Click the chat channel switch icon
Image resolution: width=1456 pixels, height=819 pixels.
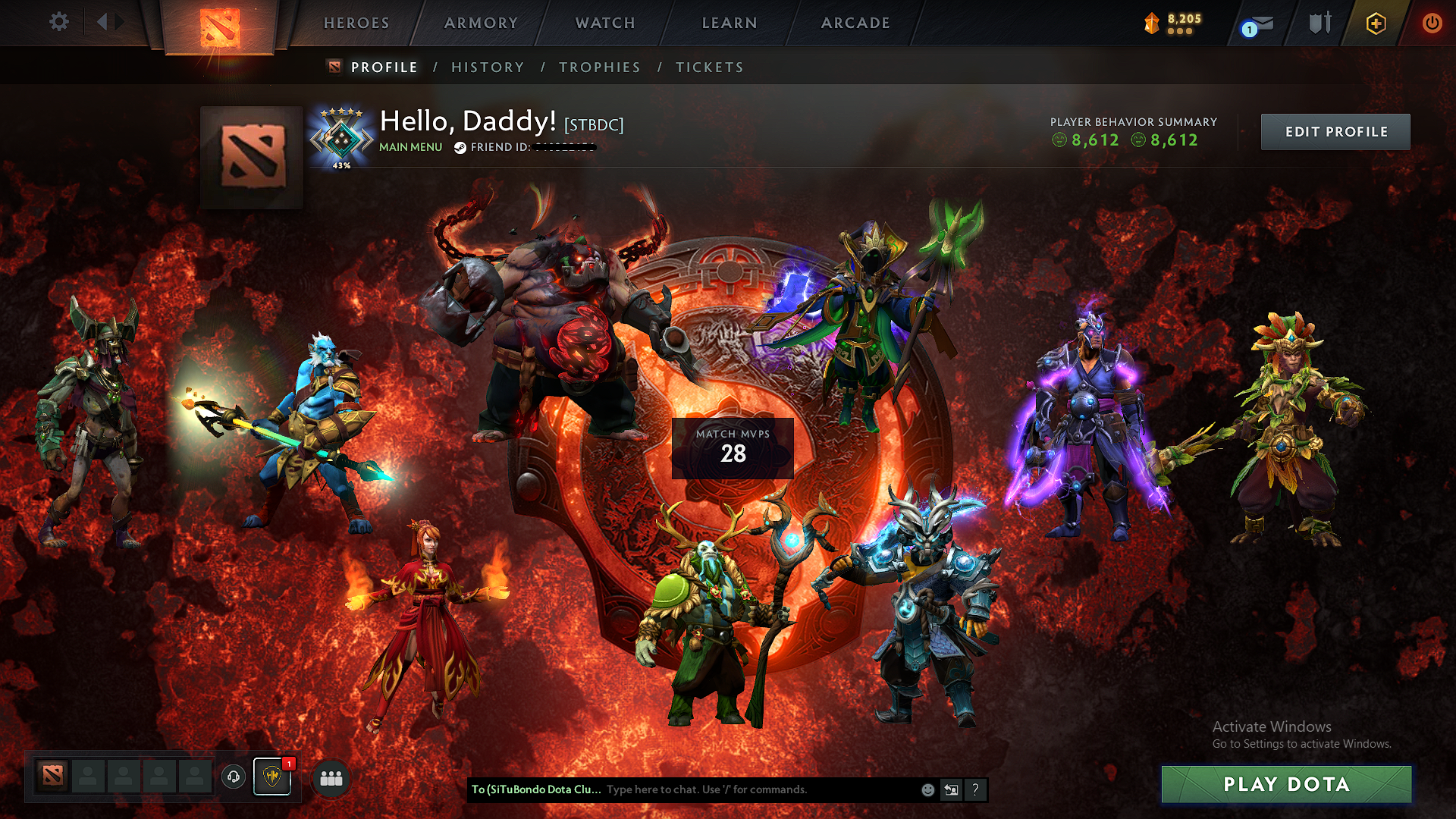pos(951,789)
